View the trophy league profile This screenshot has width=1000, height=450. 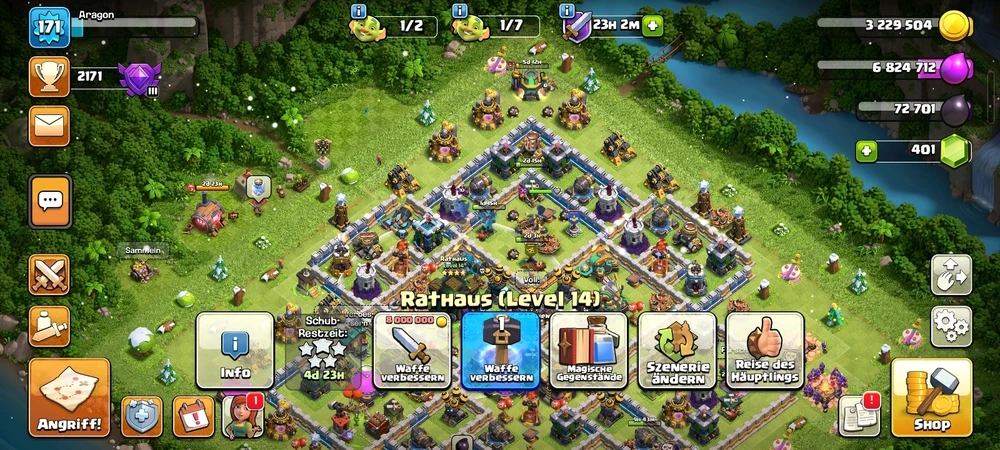point(49,76)
